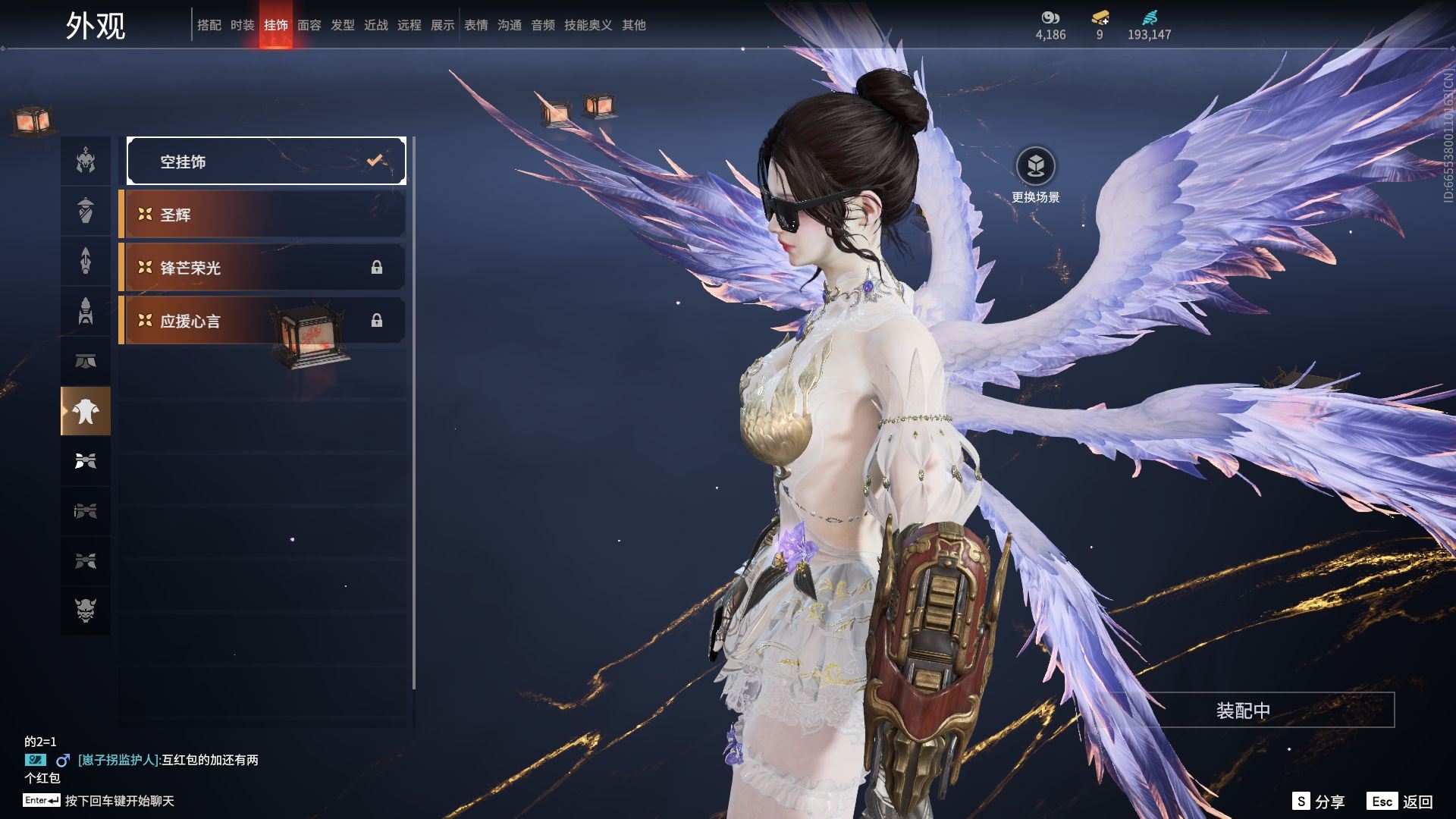Switch to the 远程 tab
This screenshot has width=1456, height=819.
(x=409, y=25)
